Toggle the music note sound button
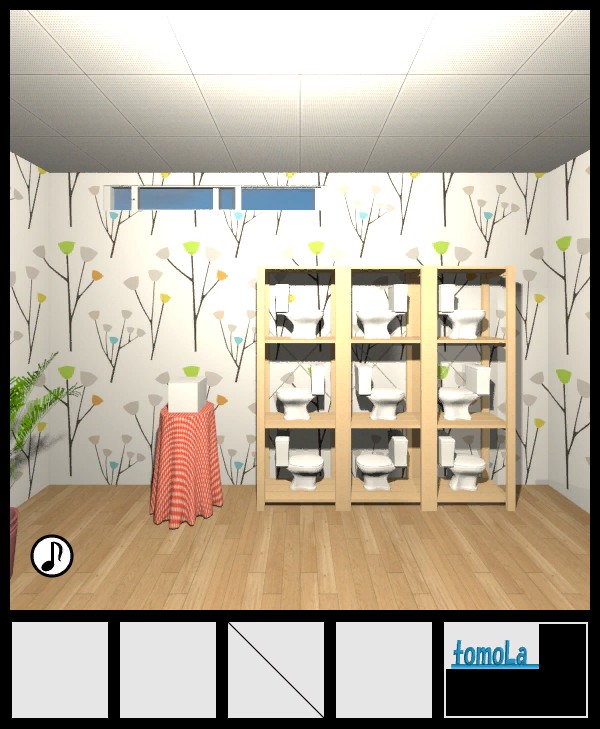 (52, 556)
